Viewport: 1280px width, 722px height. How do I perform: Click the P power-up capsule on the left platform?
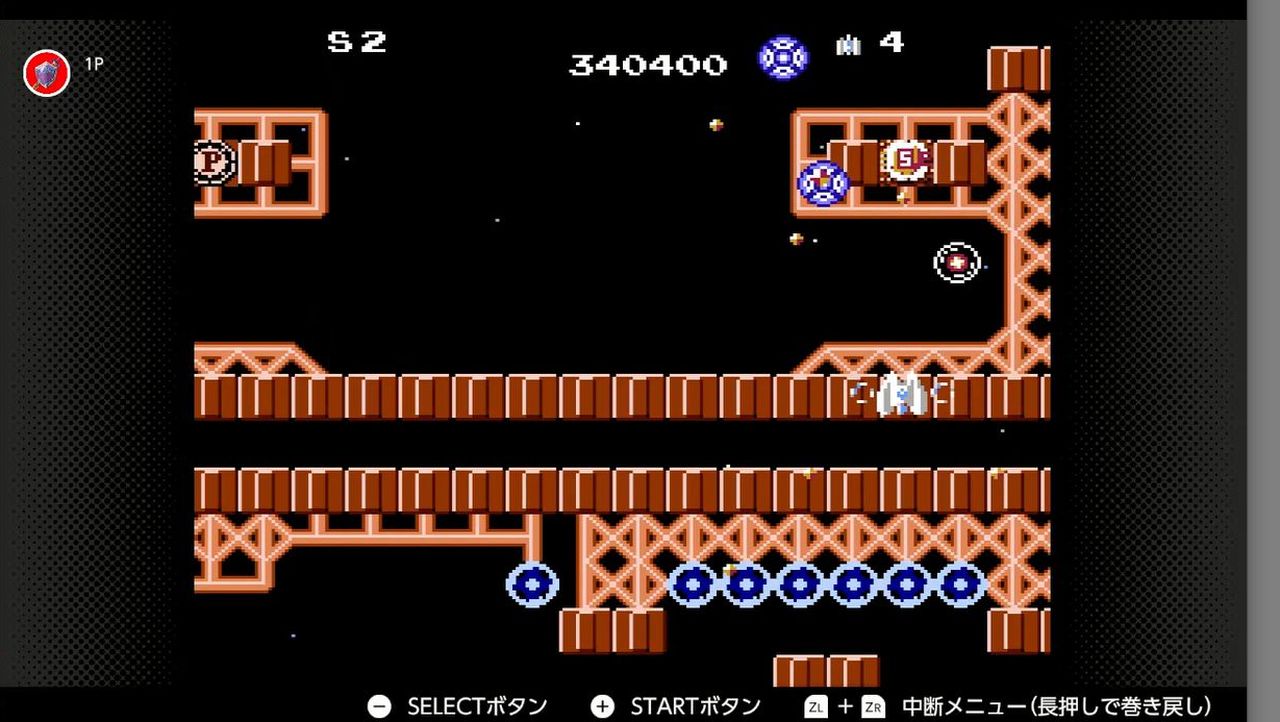click(213, 161)
